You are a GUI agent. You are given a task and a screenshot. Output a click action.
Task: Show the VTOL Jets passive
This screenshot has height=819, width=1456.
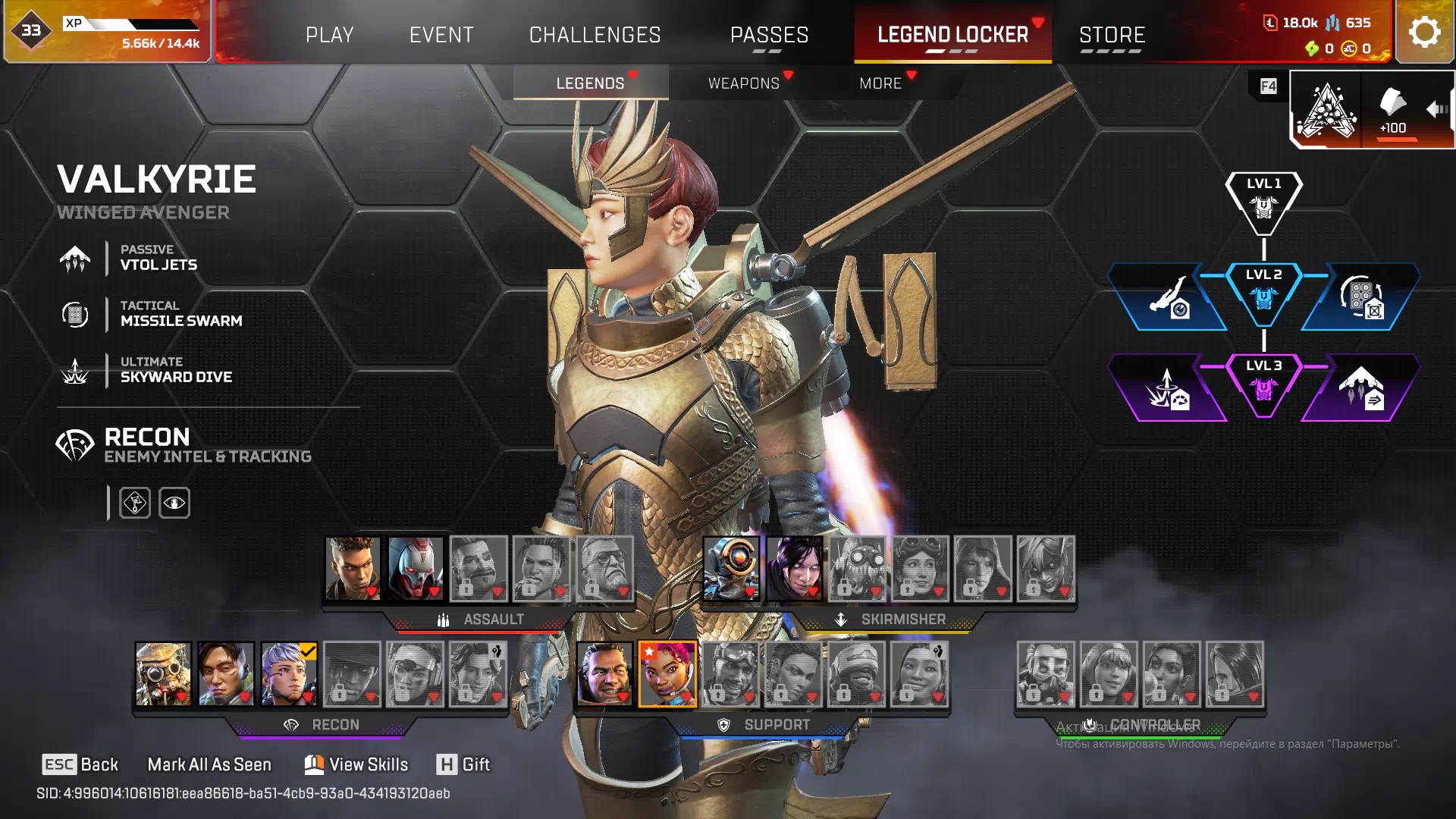[158, 258]
